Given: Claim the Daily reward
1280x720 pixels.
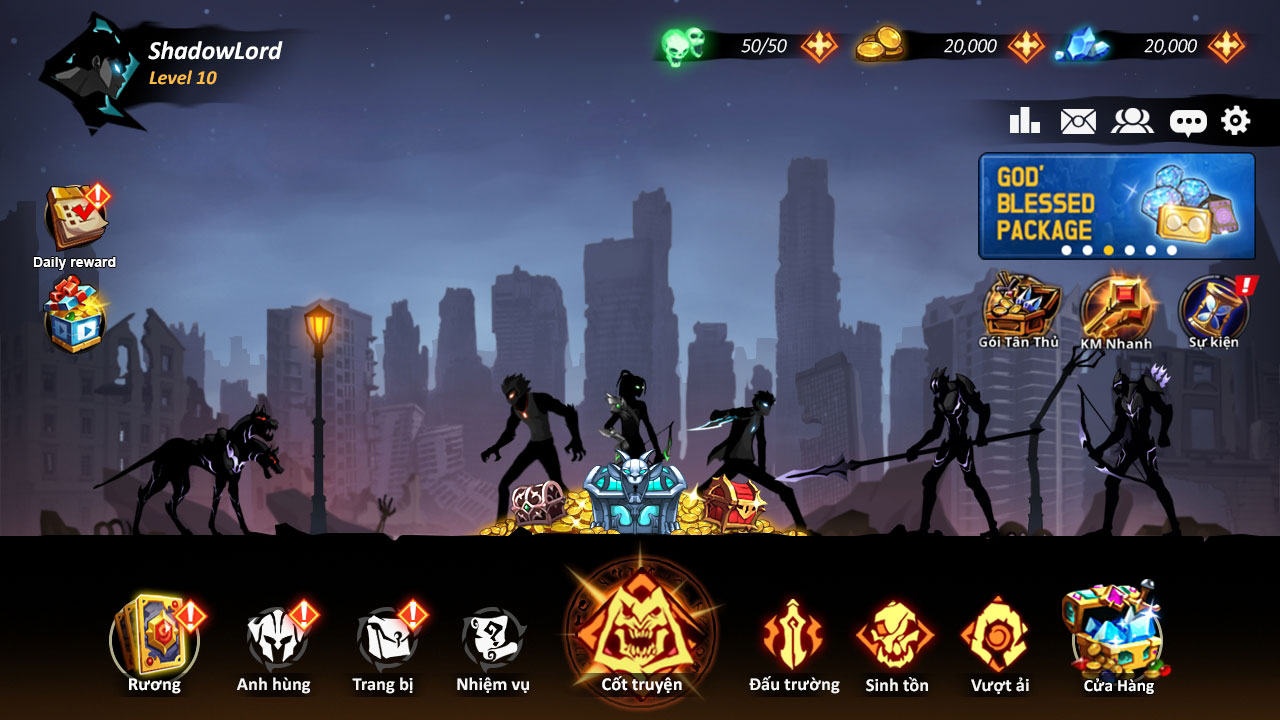Looking at the screenshot, I should tap(75, 220).
